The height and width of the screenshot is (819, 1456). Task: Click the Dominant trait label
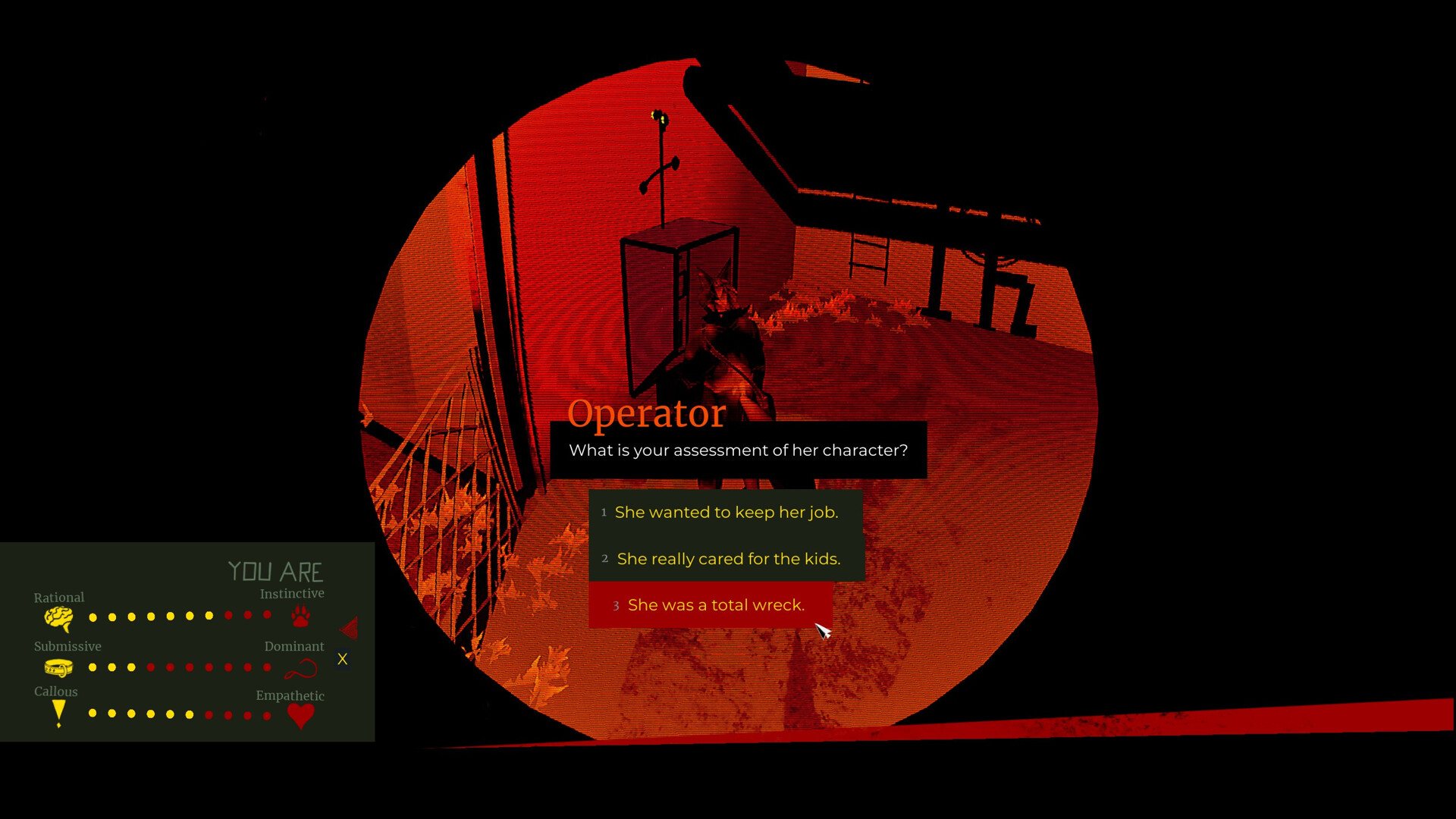click(x=294, y=646)
